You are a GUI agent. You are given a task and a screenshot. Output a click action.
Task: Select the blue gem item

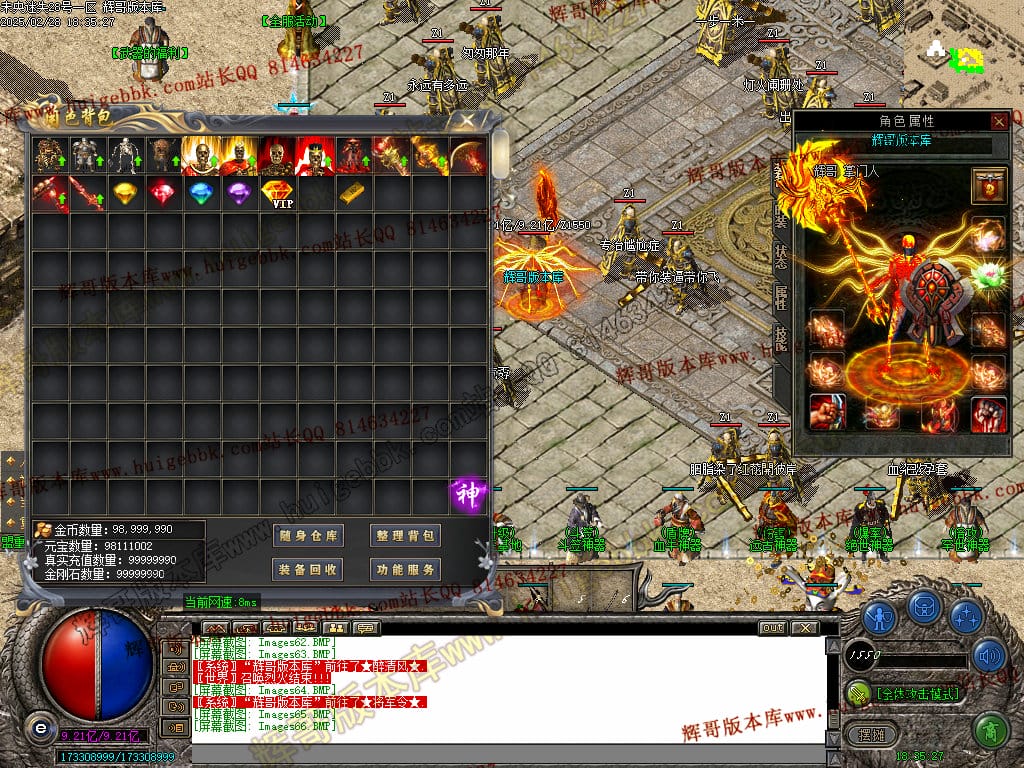click(201, 192)
